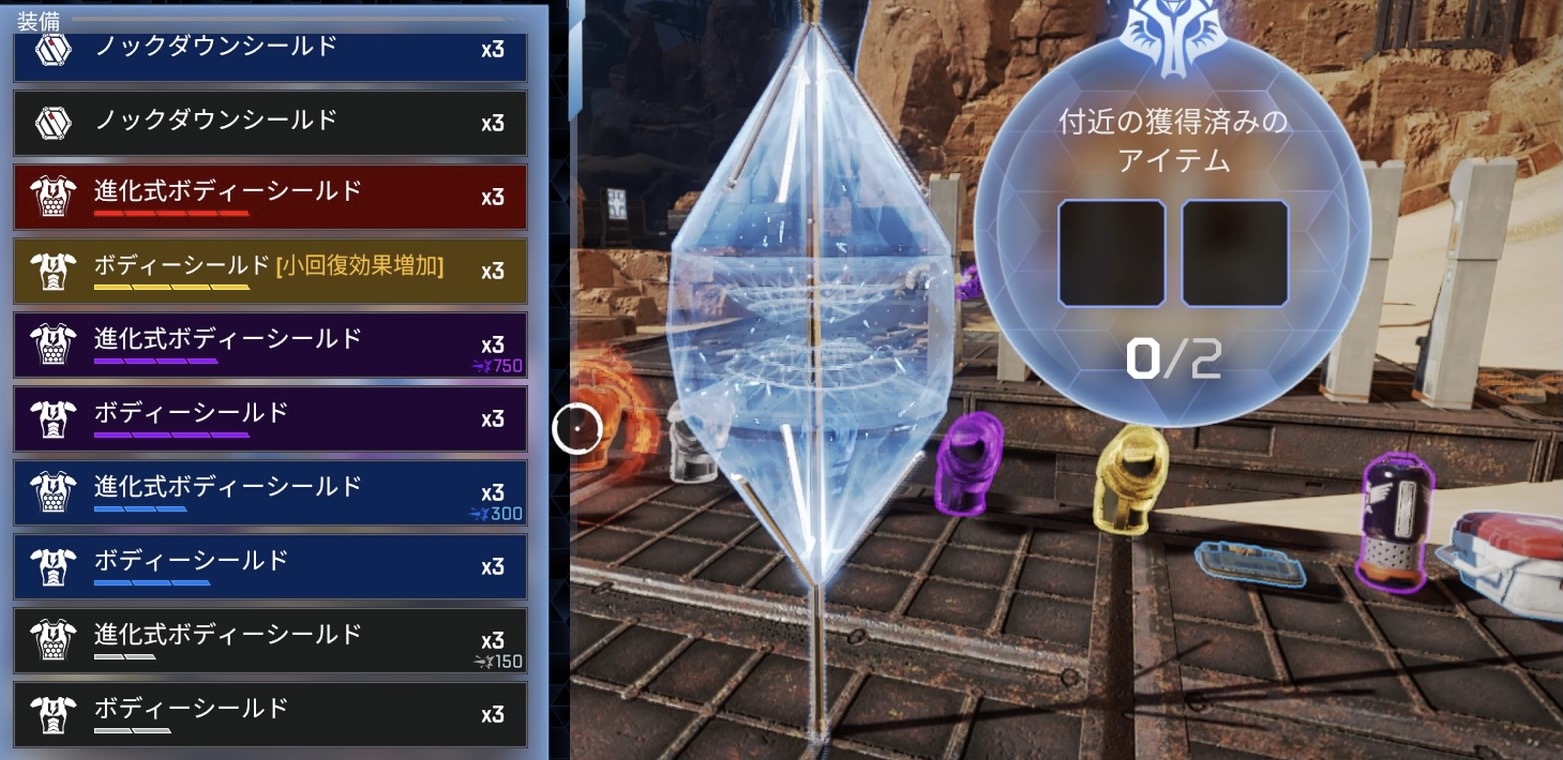Select the blue 進化式ボディーシールド with 300

270,493
